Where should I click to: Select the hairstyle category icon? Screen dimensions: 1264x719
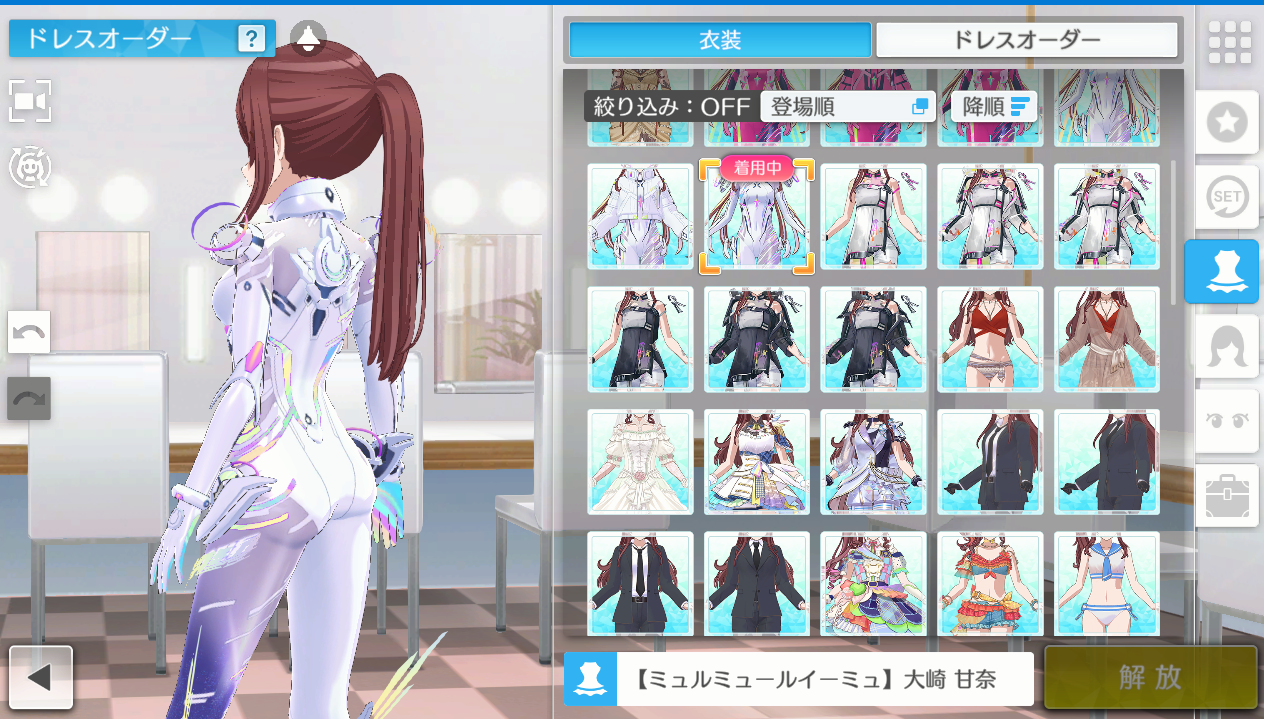click(1227, 346)
